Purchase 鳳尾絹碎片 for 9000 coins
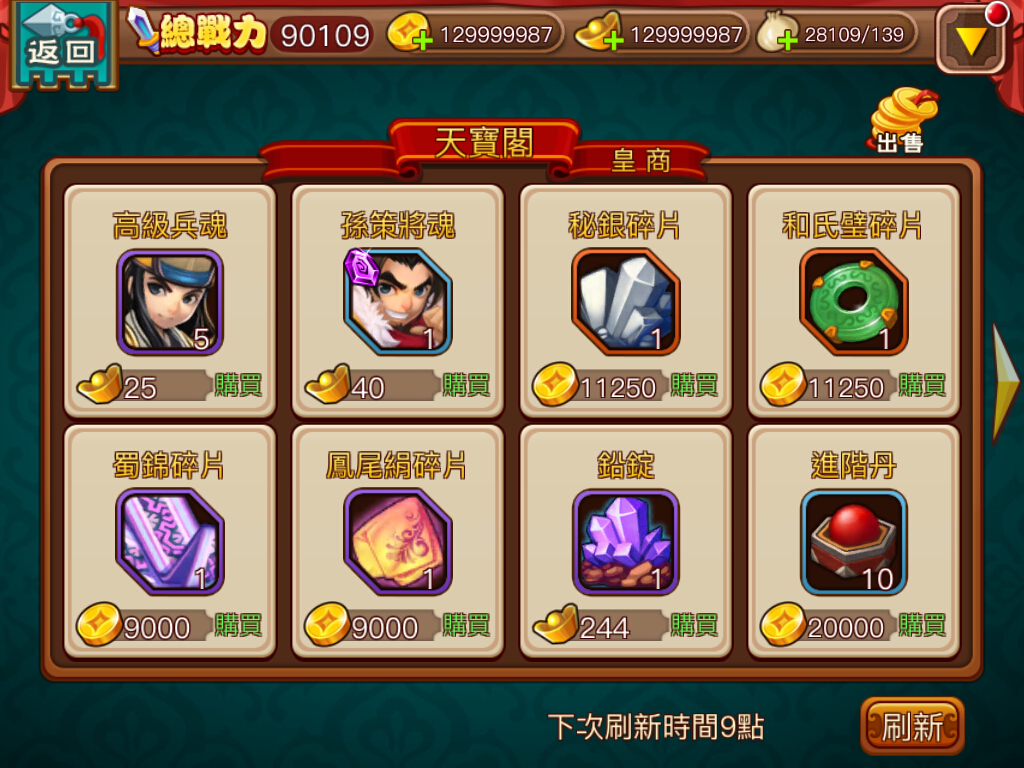The height and width of the screenshot is (768, 1024). click(466, 625)
